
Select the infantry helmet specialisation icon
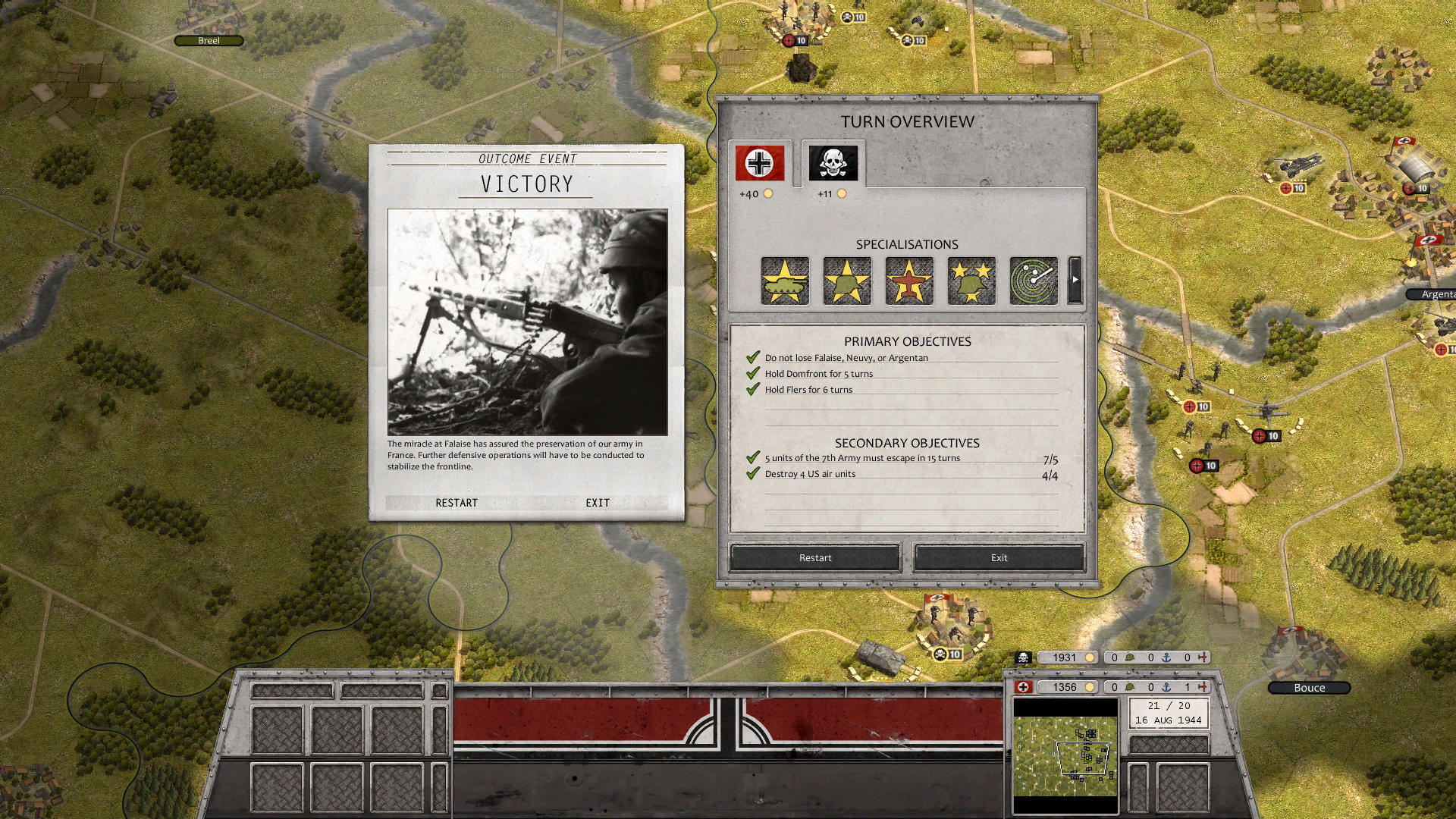coord(846,281)
